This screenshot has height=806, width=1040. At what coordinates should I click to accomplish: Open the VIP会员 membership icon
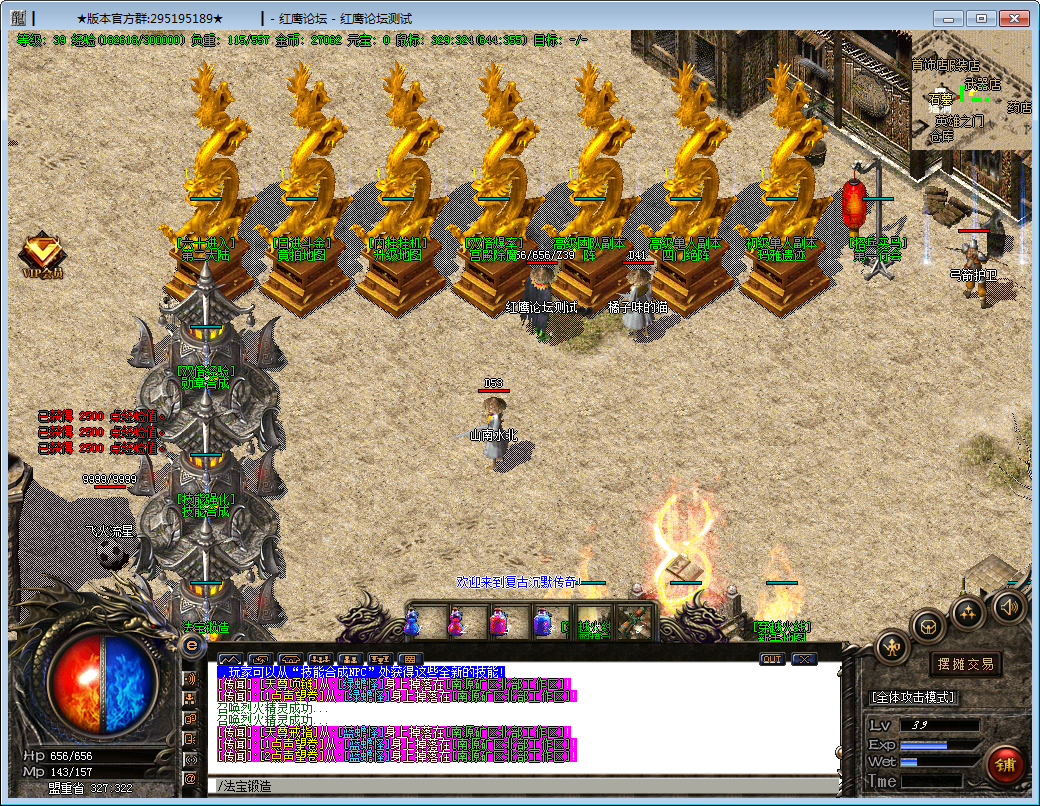(42, 254)
